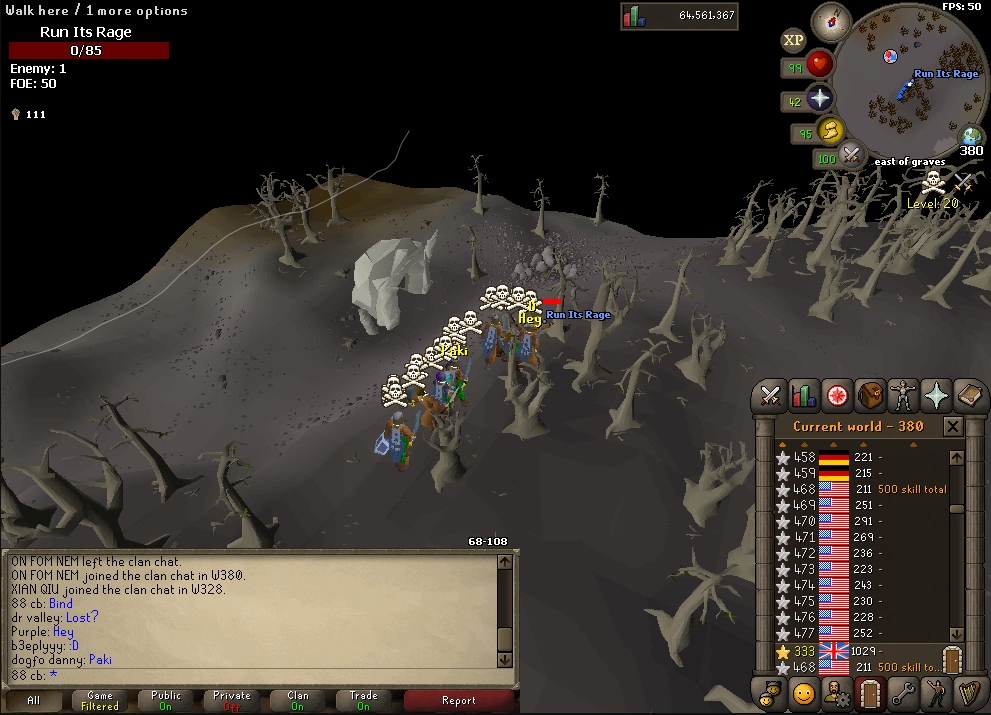Viewport: 991px width, 715px height.
Task: Open the Magic spellbook tab
Action: point(968,394)
